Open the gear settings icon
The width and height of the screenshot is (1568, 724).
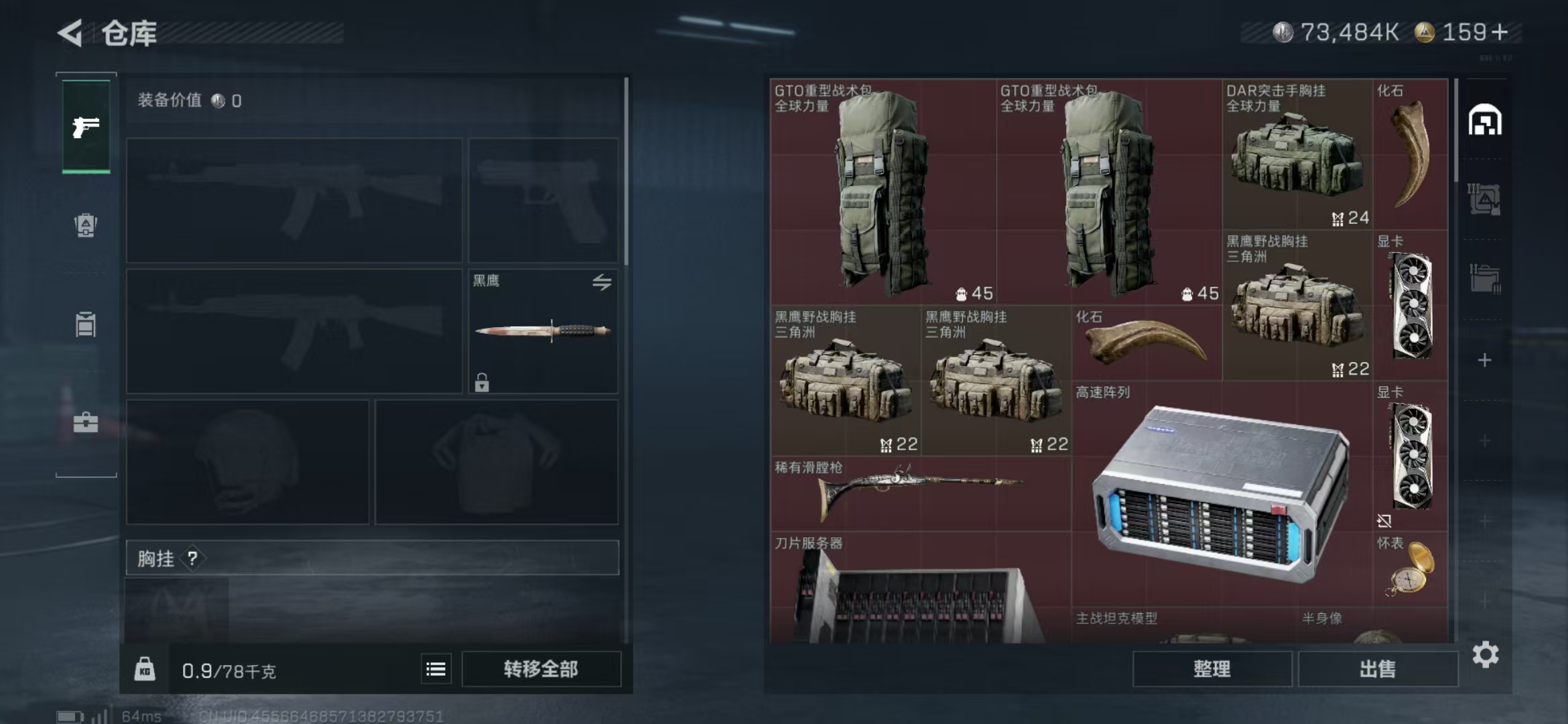pos(1486,654)
